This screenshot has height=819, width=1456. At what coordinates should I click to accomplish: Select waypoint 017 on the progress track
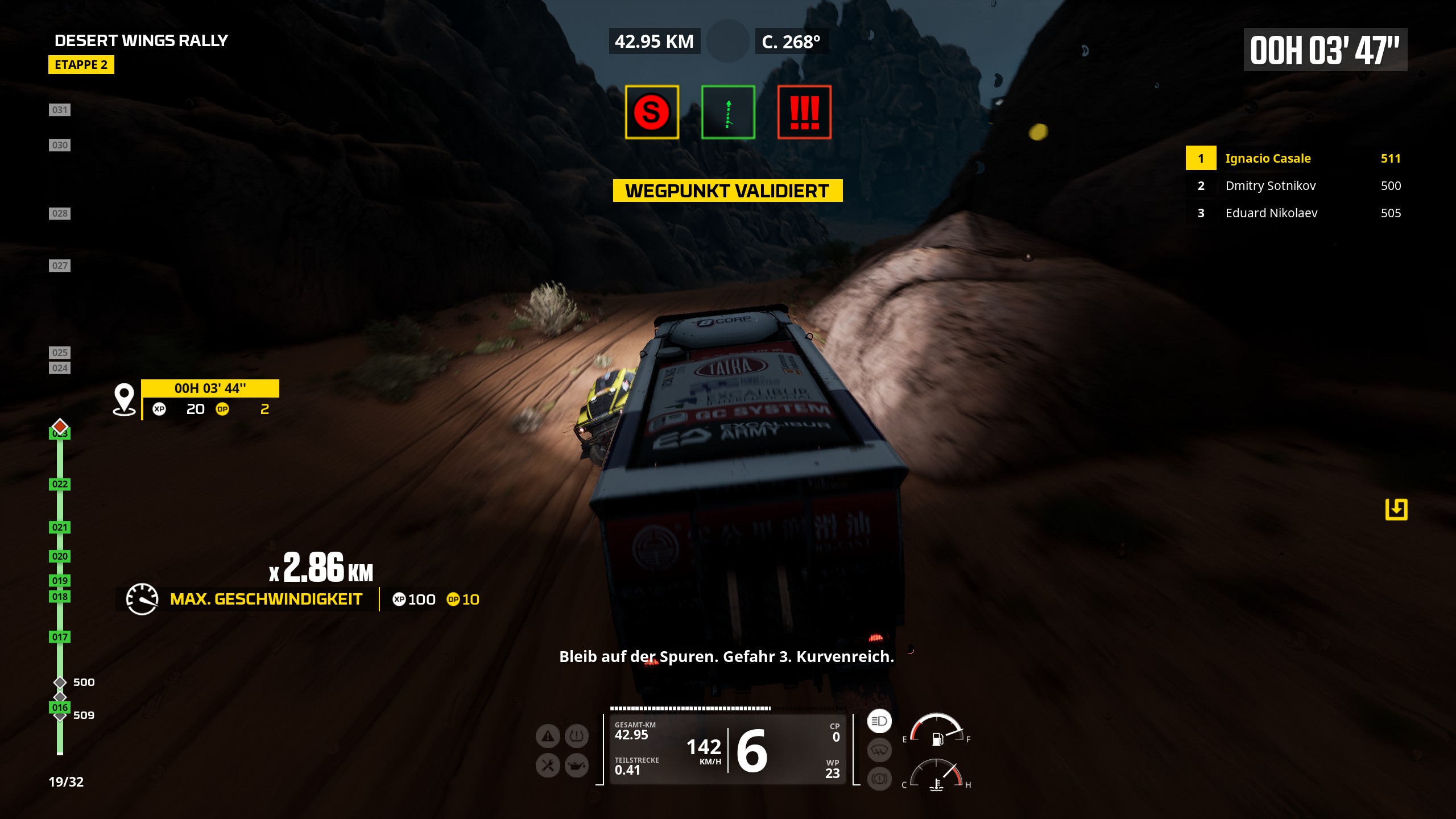coord(60,637)
